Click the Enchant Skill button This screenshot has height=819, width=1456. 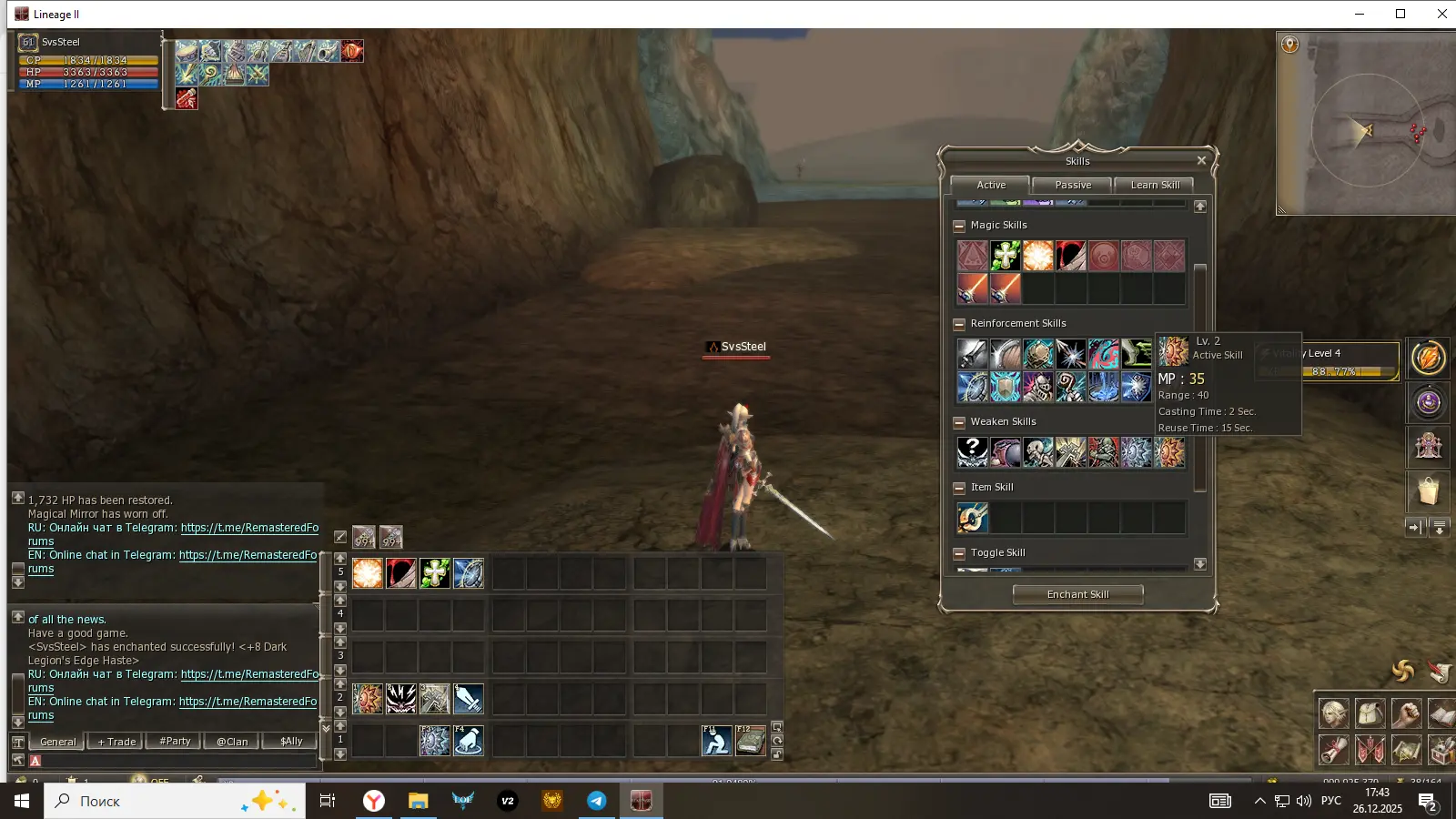(x=1077, y=594)
